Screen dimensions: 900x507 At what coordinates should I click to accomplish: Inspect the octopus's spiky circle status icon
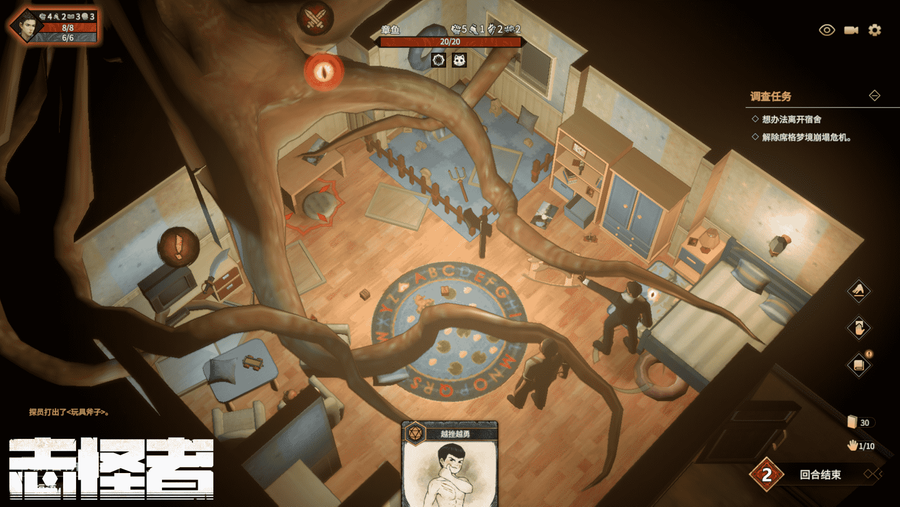[x=438, y=60]
